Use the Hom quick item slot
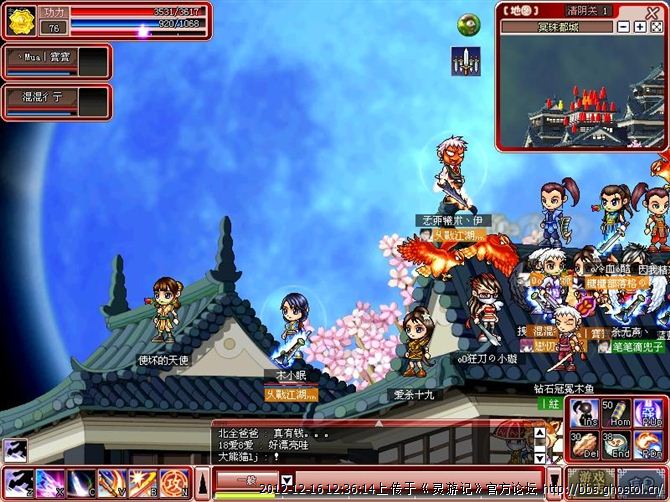The width and height of the screenshot is (670, 502). tap(616, 413)
